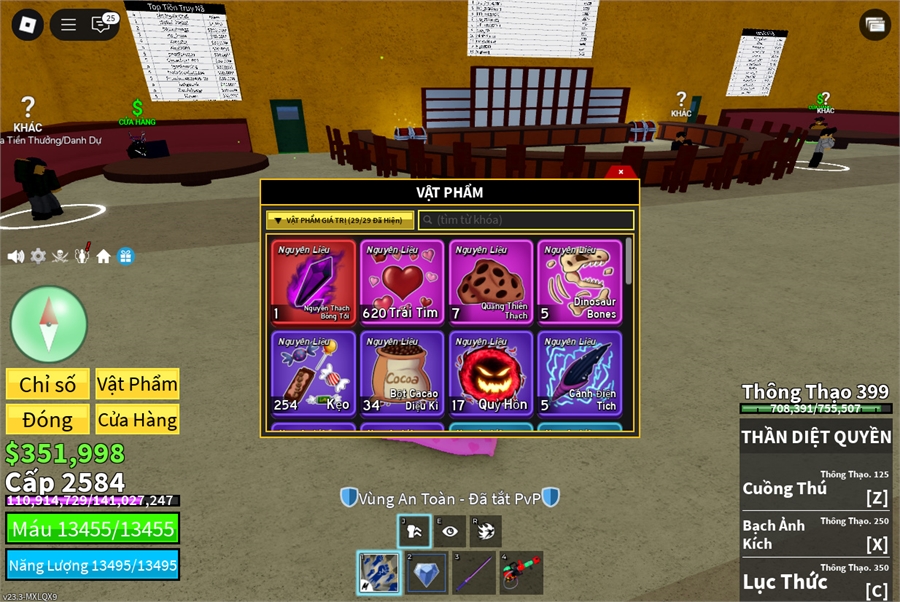Open the Vật Phẩm Giá Trị filter dropdown
The image size is (900, 602).
coord(340,220)
